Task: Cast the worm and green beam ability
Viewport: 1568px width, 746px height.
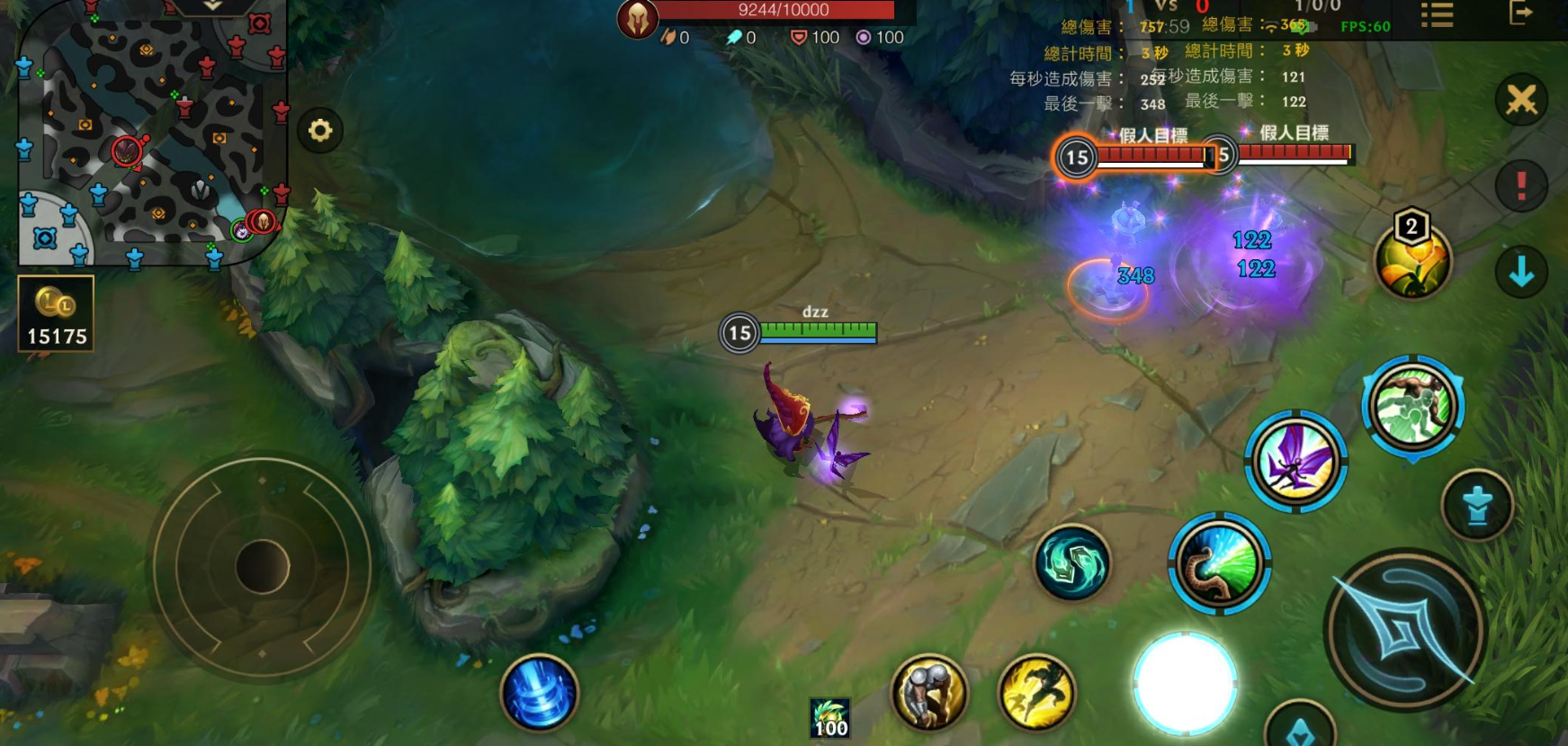Action: coord(1219,563)
